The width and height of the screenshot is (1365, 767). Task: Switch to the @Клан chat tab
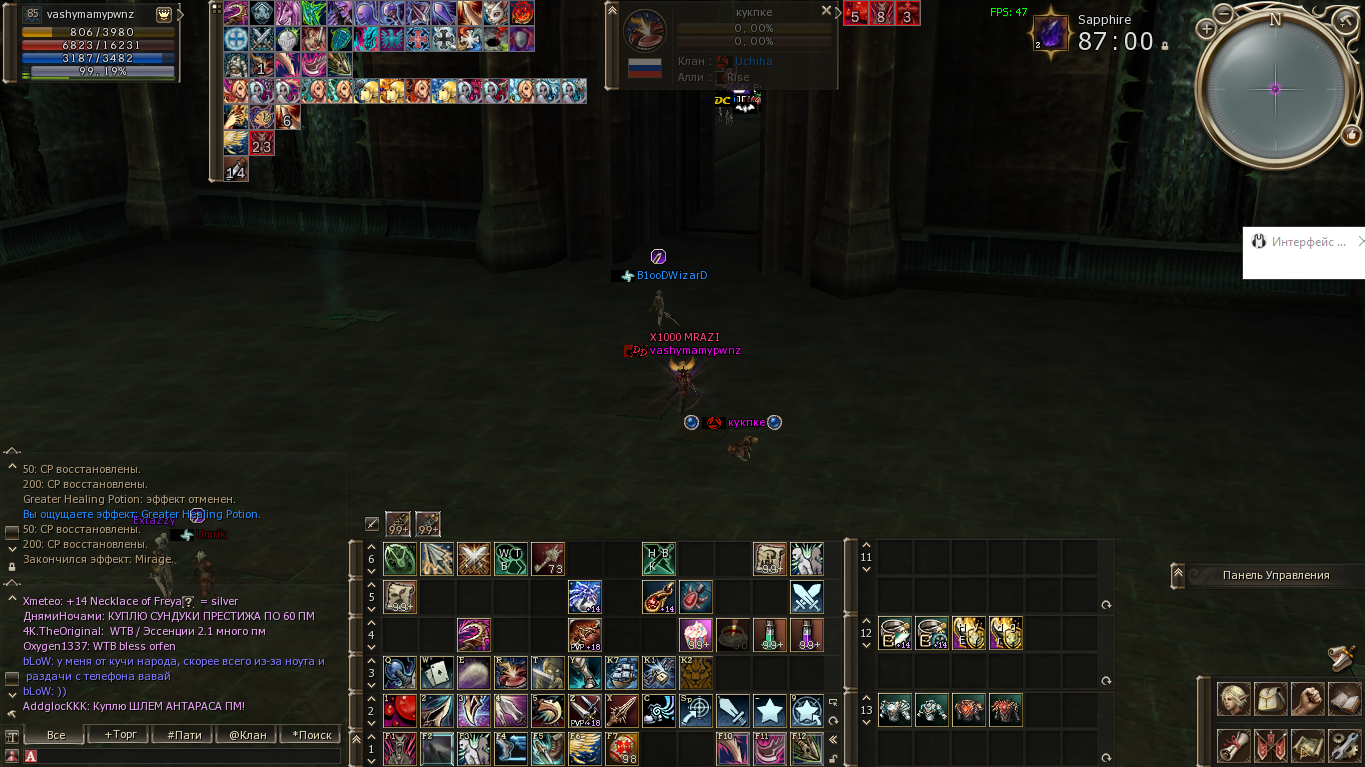pos(245,733)
